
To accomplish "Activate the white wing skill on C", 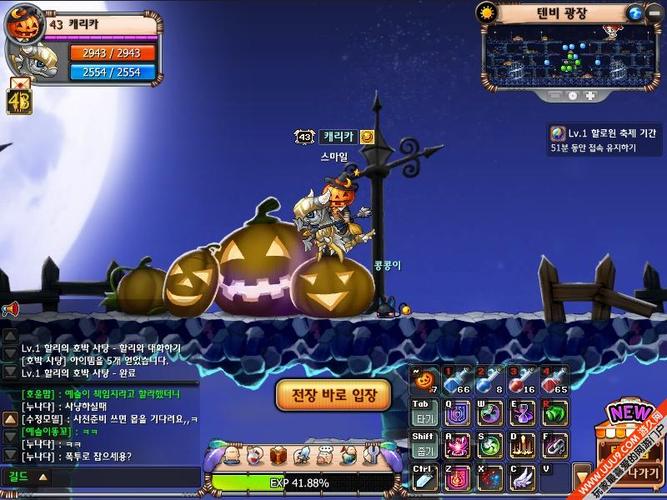I will coord(521,476).
